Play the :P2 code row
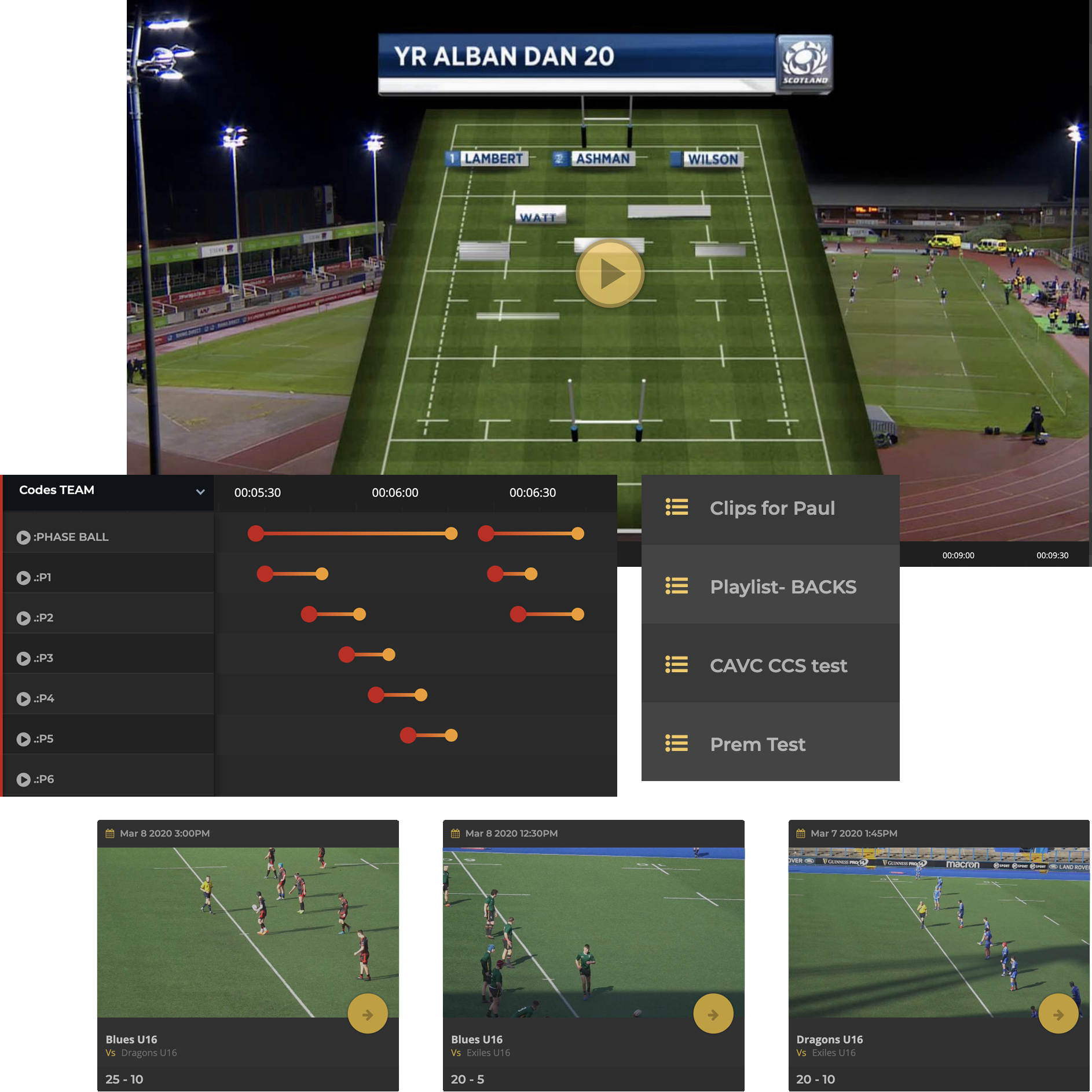The image size is (1092, 1092). [23, 618]
